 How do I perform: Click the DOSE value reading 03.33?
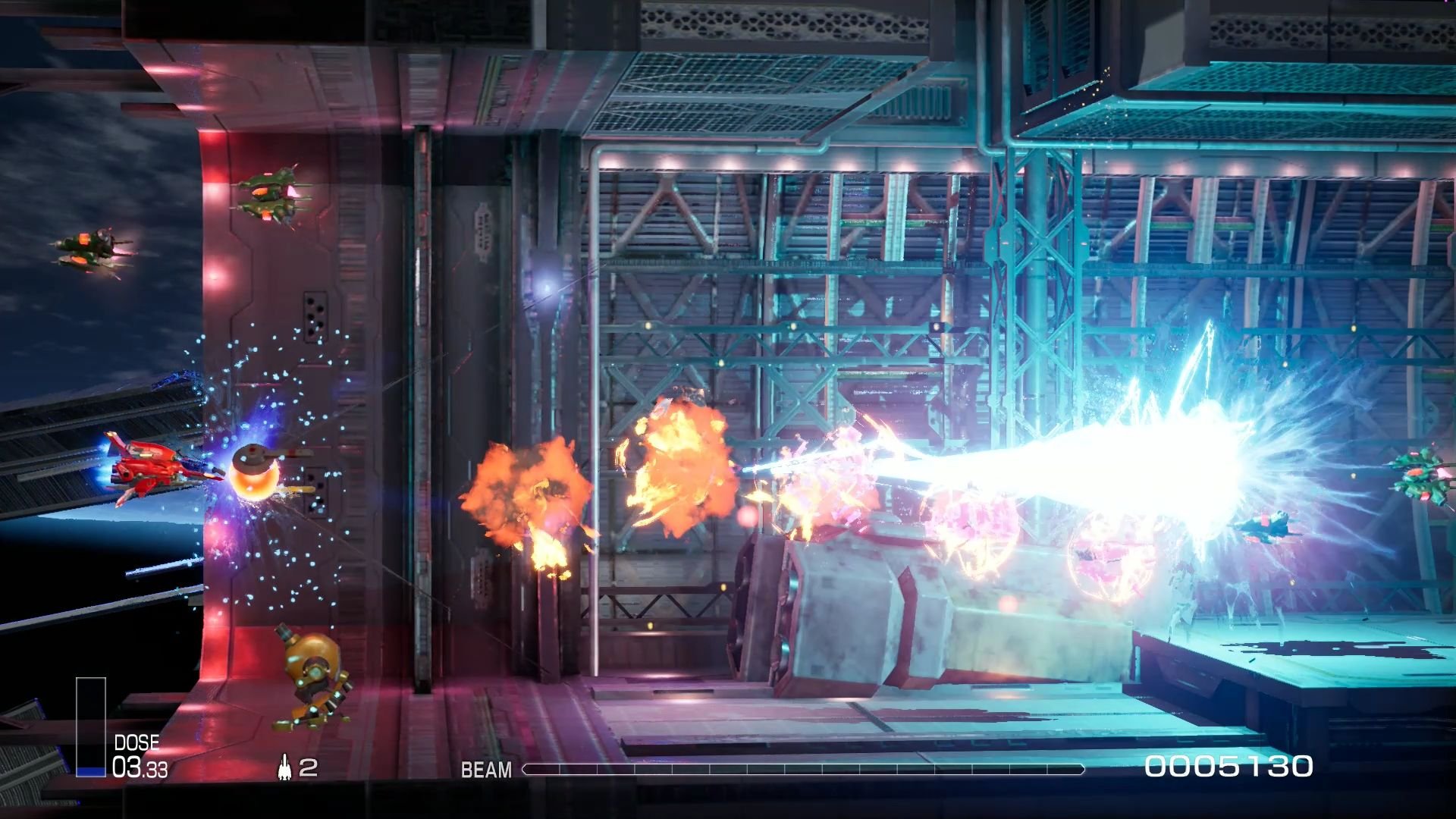(x=140, y=768)
